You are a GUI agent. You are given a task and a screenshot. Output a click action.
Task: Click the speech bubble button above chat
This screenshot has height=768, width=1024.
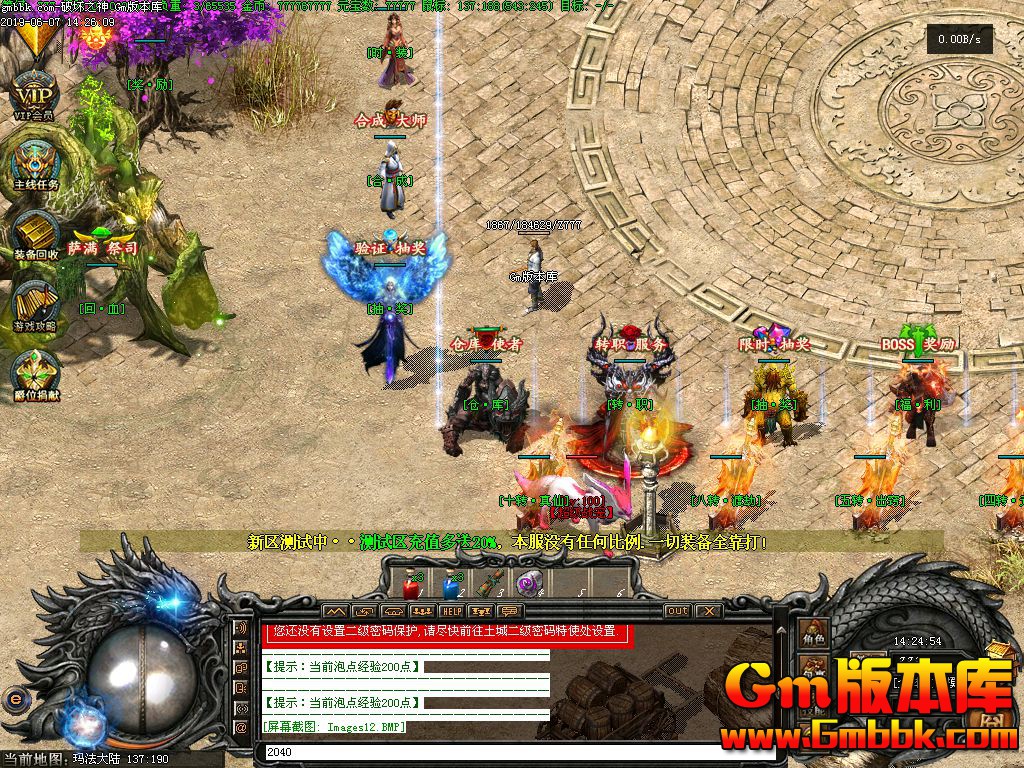[510, 611]
